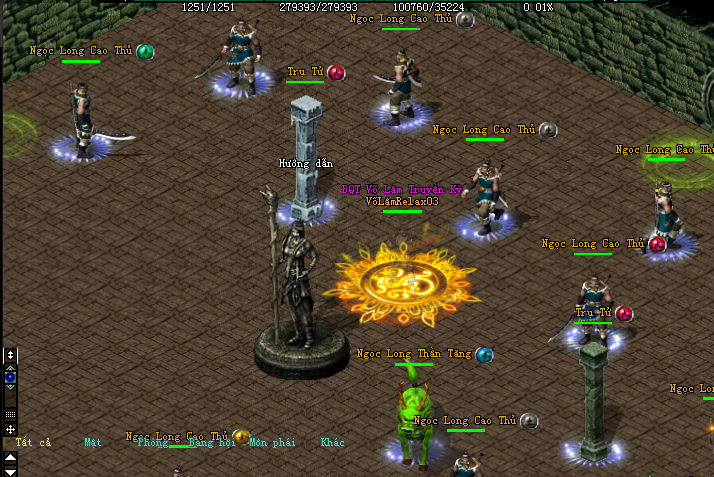
Task: Click the white up arrow chat button
Action: point(10,456)
